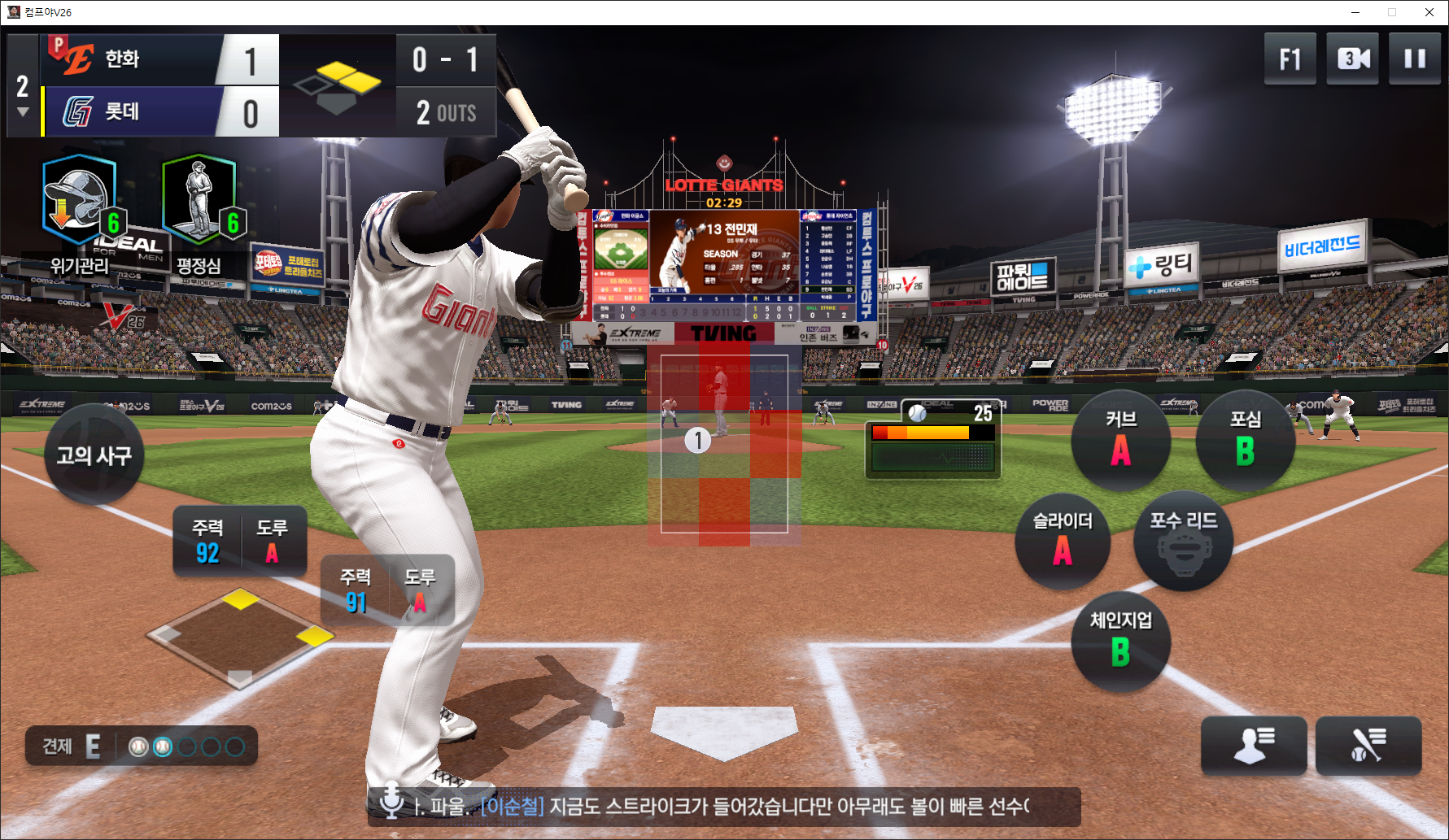Screen dimensions: 1449x840
Task: Pause the game
Action: (1414, 59)
